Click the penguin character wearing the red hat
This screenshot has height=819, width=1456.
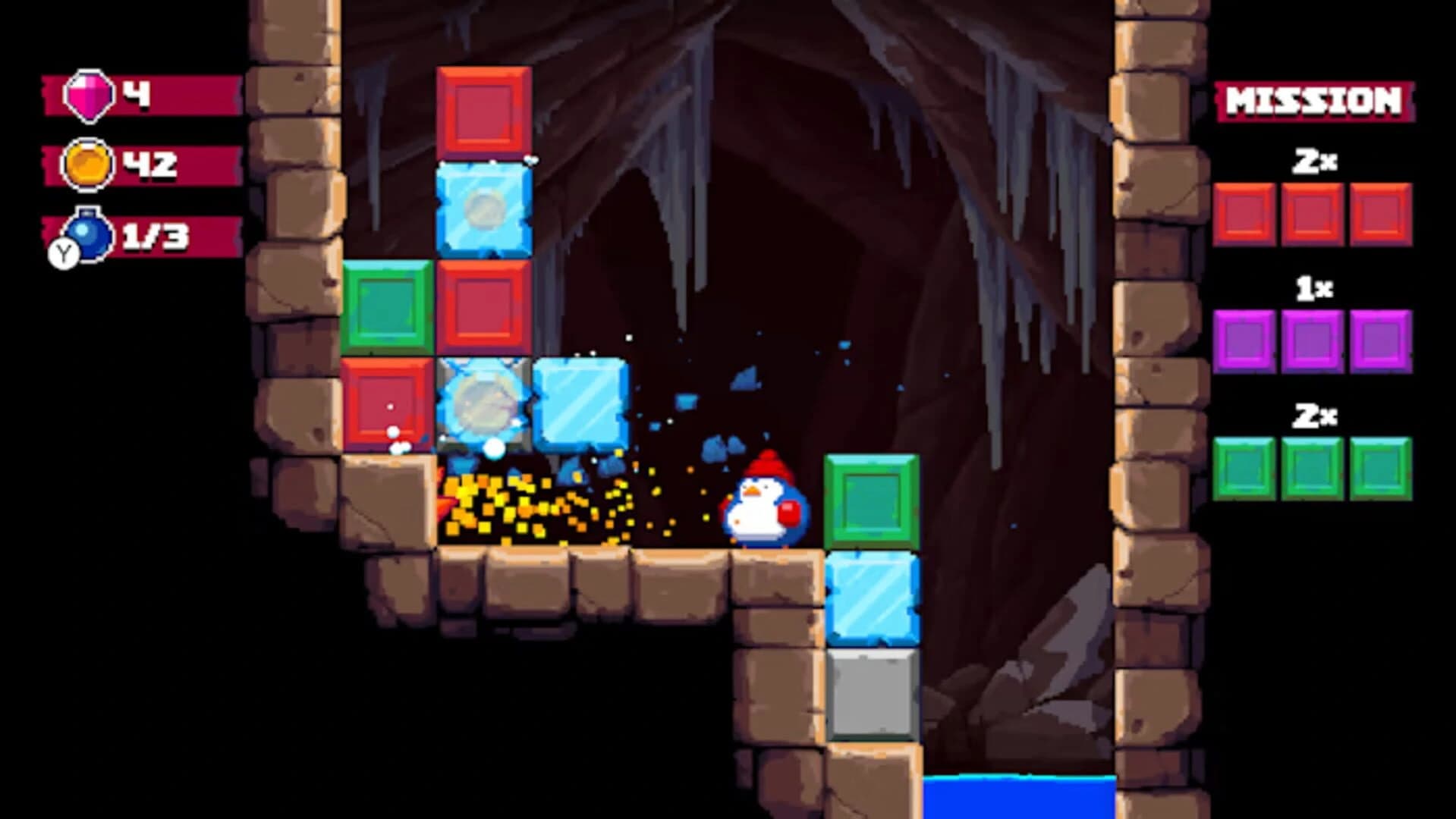pyautogui.click(x=761, y=504)
